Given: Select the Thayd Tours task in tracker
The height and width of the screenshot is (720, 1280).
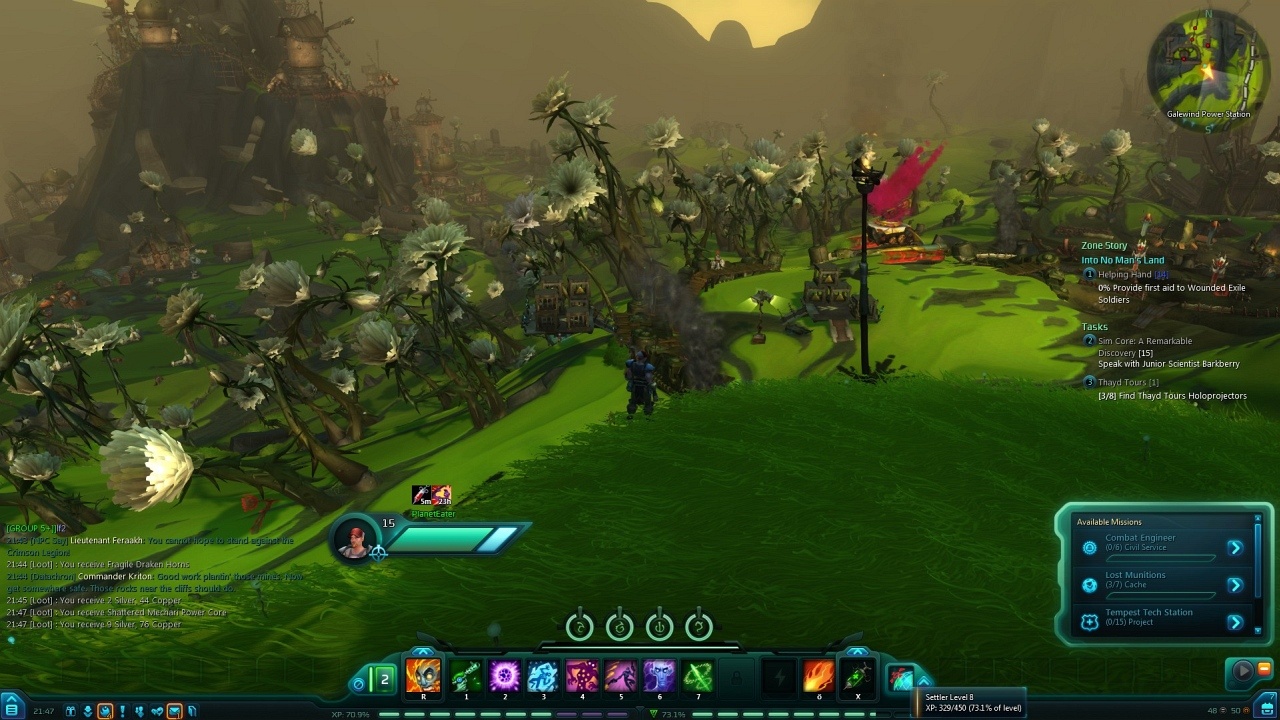Looking at the screenshot, I should pos(1128,382).
